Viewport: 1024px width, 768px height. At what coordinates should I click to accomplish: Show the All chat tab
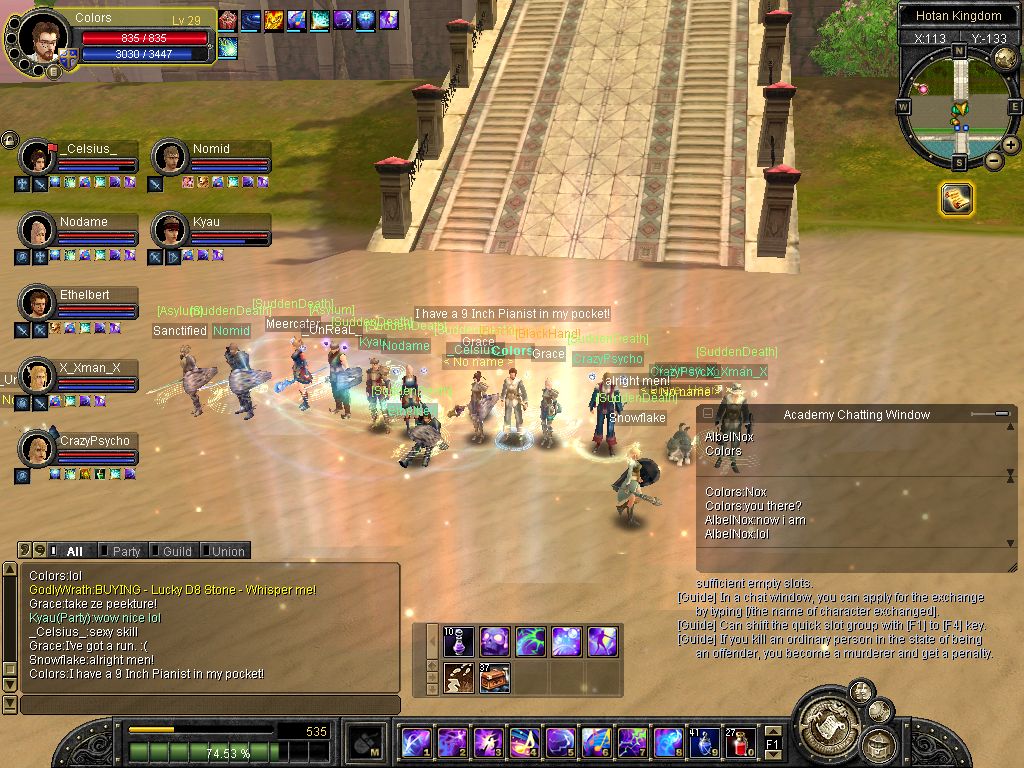point(72,551)
